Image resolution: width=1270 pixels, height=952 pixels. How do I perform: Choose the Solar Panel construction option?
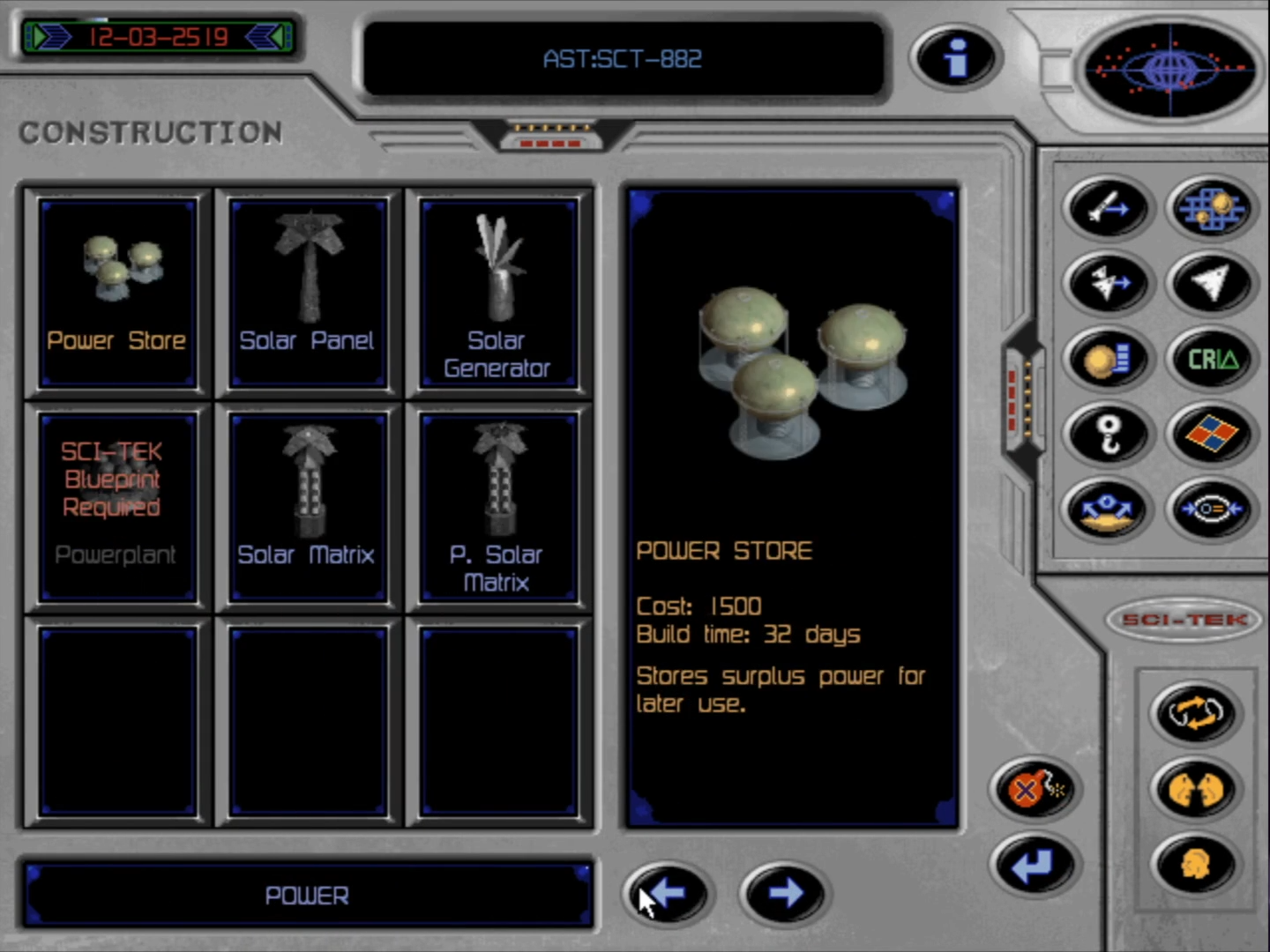click(x=308, y=293)
